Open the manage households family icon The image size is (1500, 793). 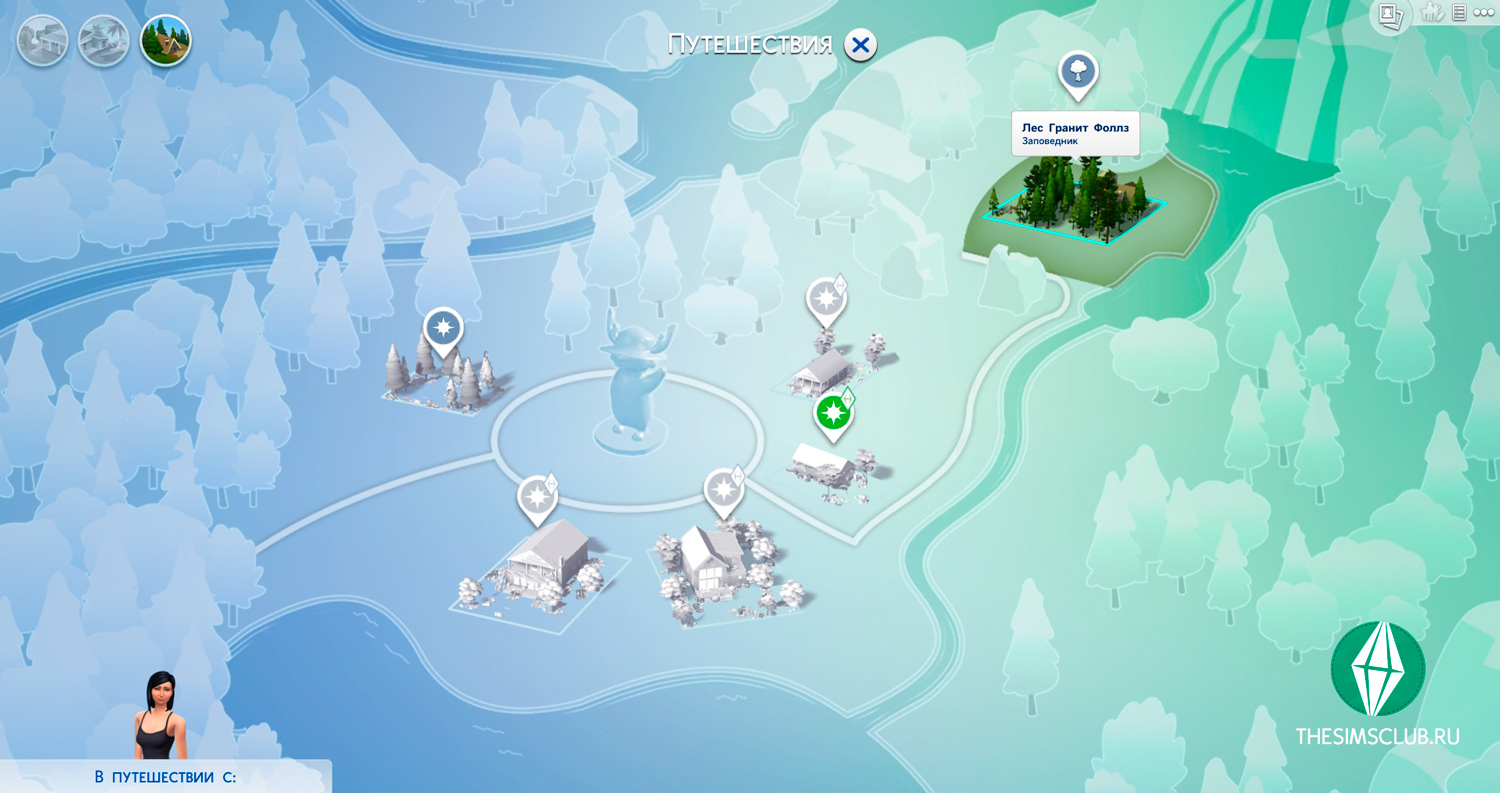(1431, 13)
